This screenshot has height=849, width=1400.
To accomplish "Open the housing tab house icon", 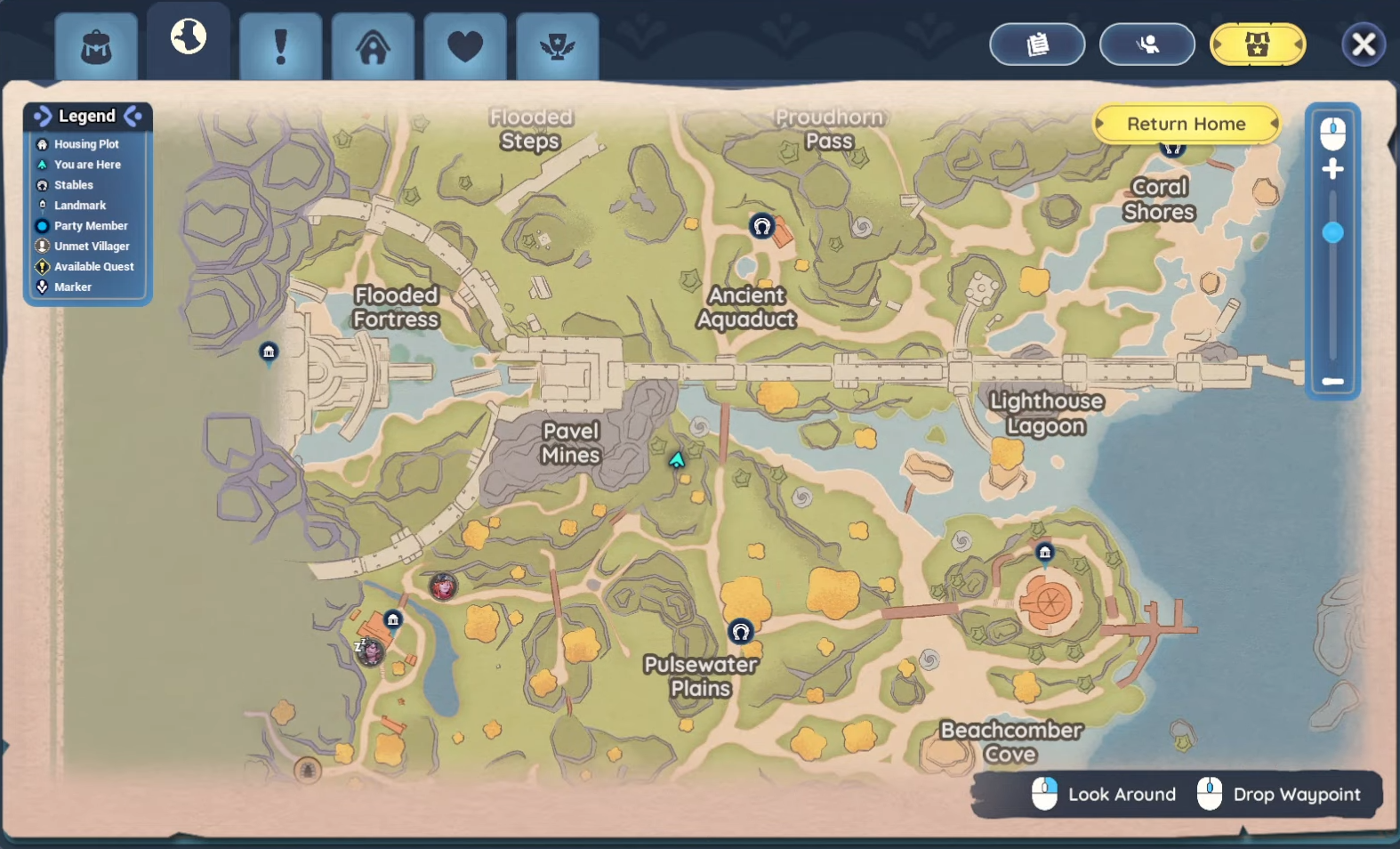I will point(373,46).
